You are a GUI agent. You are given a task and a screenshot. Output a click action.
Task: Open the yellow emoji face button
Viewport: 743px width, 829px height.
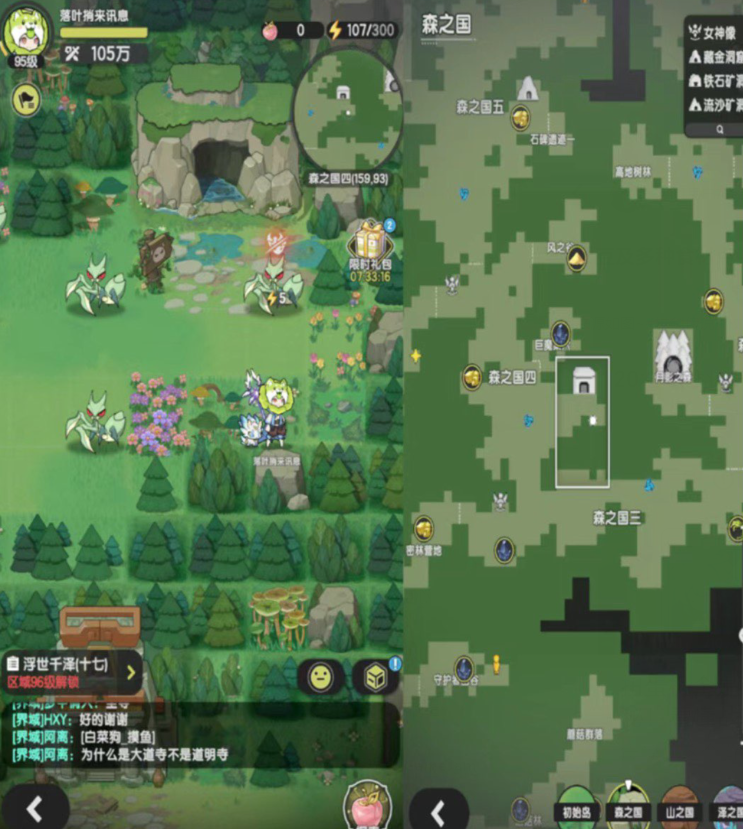pos(320,677)
